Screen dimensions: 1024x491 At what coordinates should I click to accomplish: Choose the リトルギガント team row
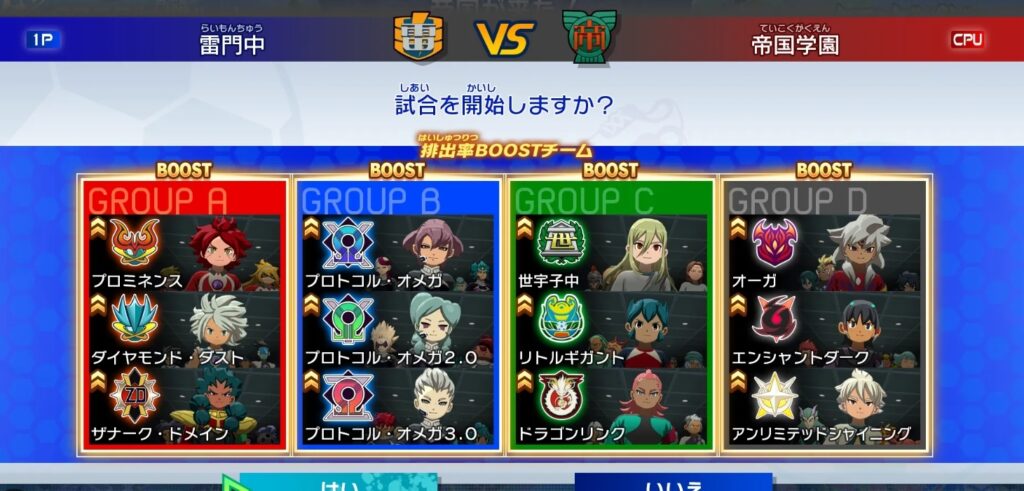coord(611,331)
